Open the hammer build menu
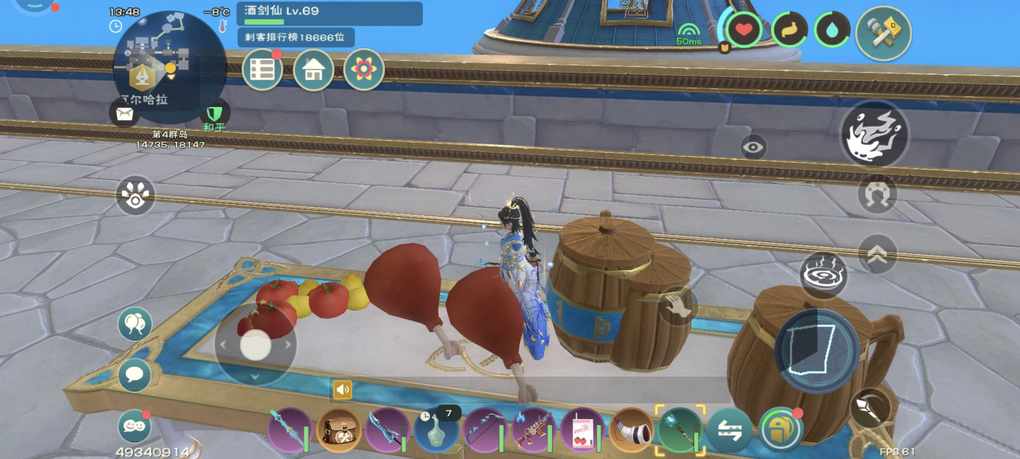1020x459 pixels. coord(883,32)
